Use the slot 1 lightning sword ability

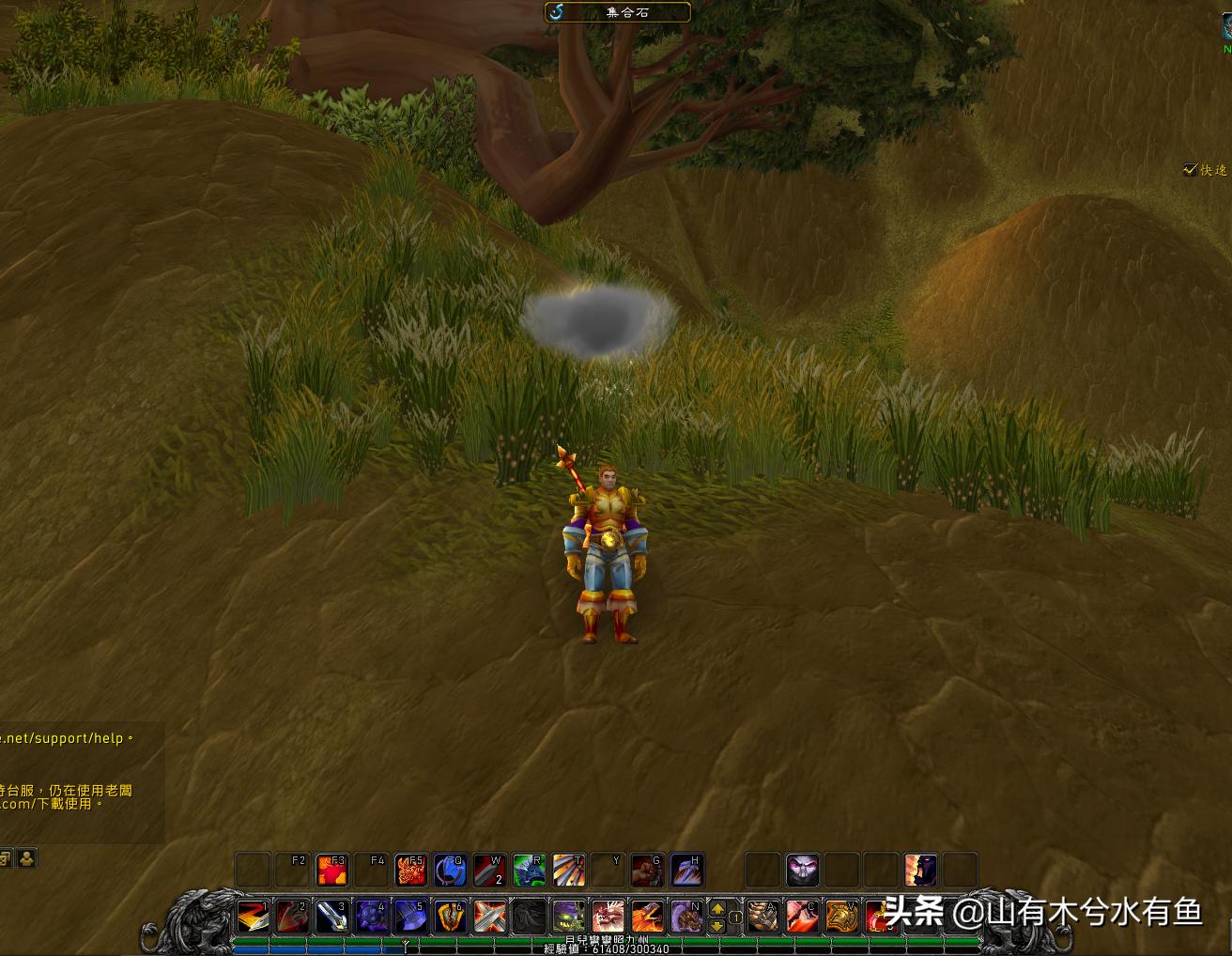coord(253,917)
